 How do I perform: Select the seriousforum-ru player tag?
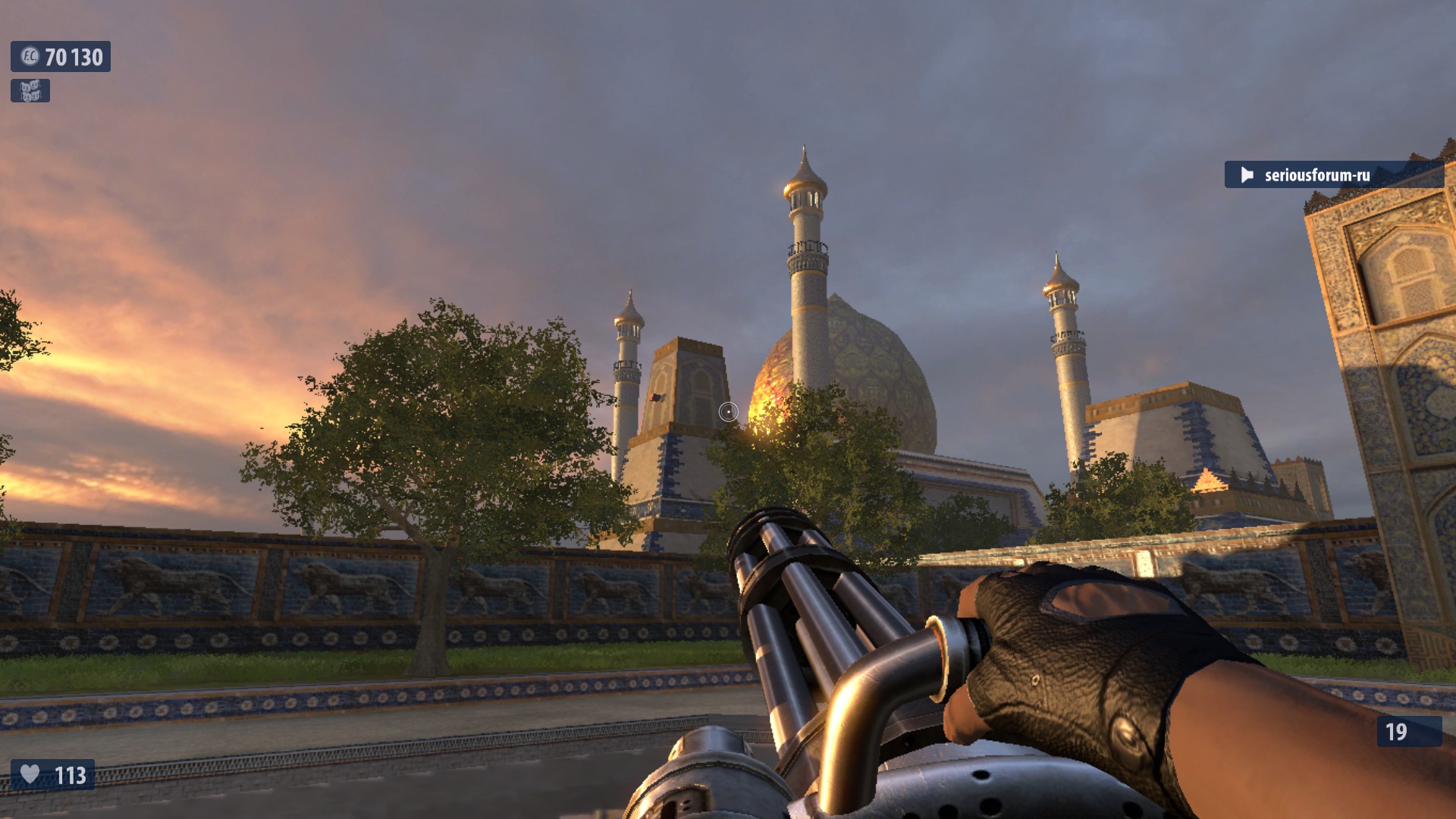click(1316, 175)
